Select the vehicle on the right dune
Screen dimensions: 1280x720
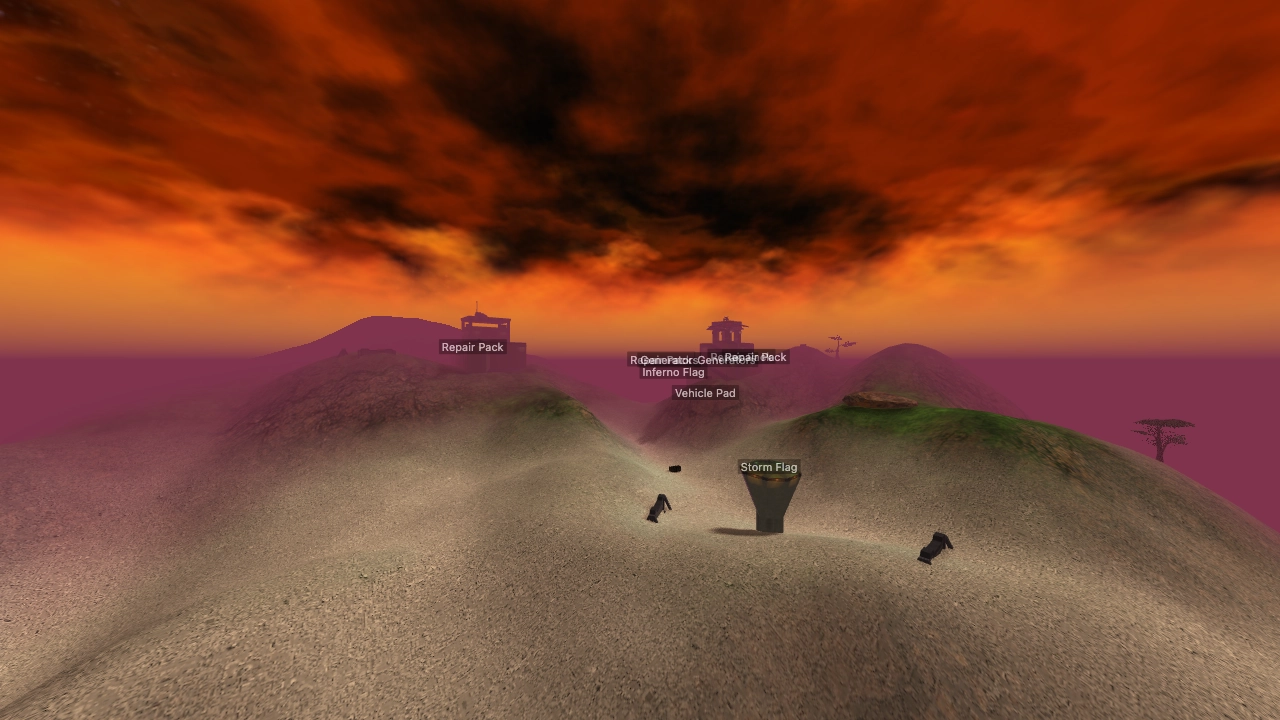click(x=935, y=547)
